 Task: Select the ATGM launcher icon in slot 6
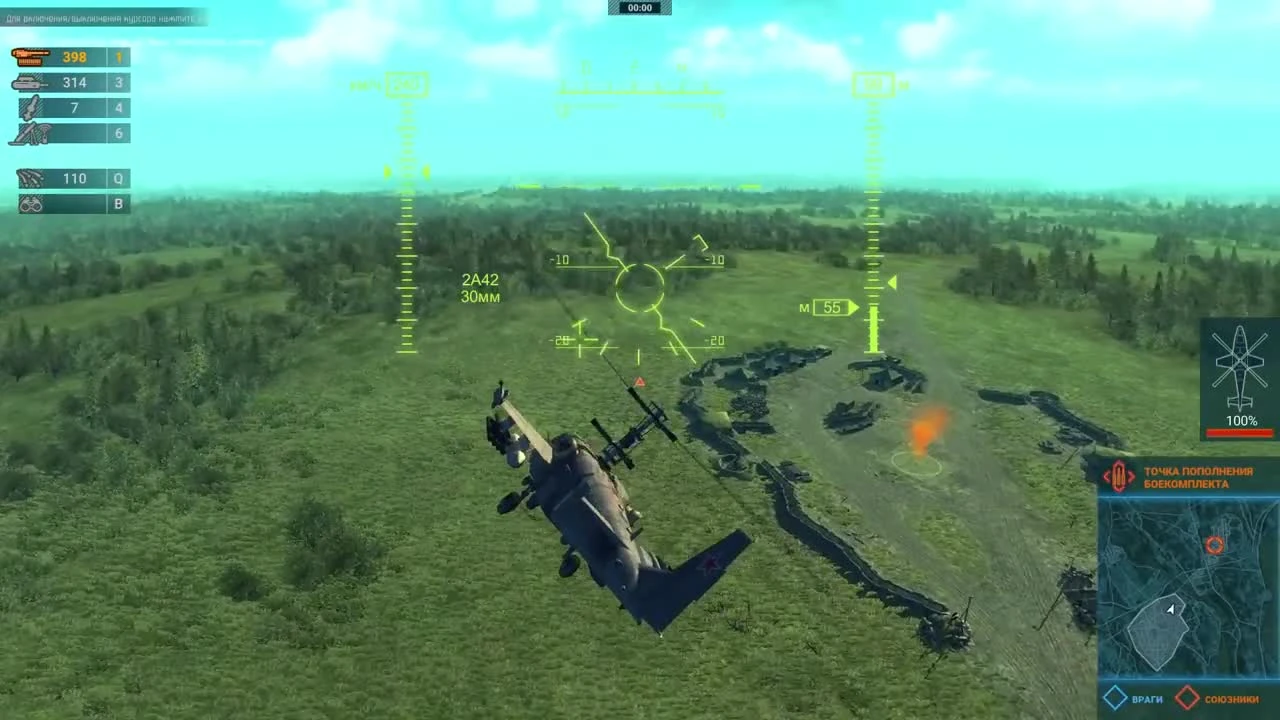(x=30, y=133)
